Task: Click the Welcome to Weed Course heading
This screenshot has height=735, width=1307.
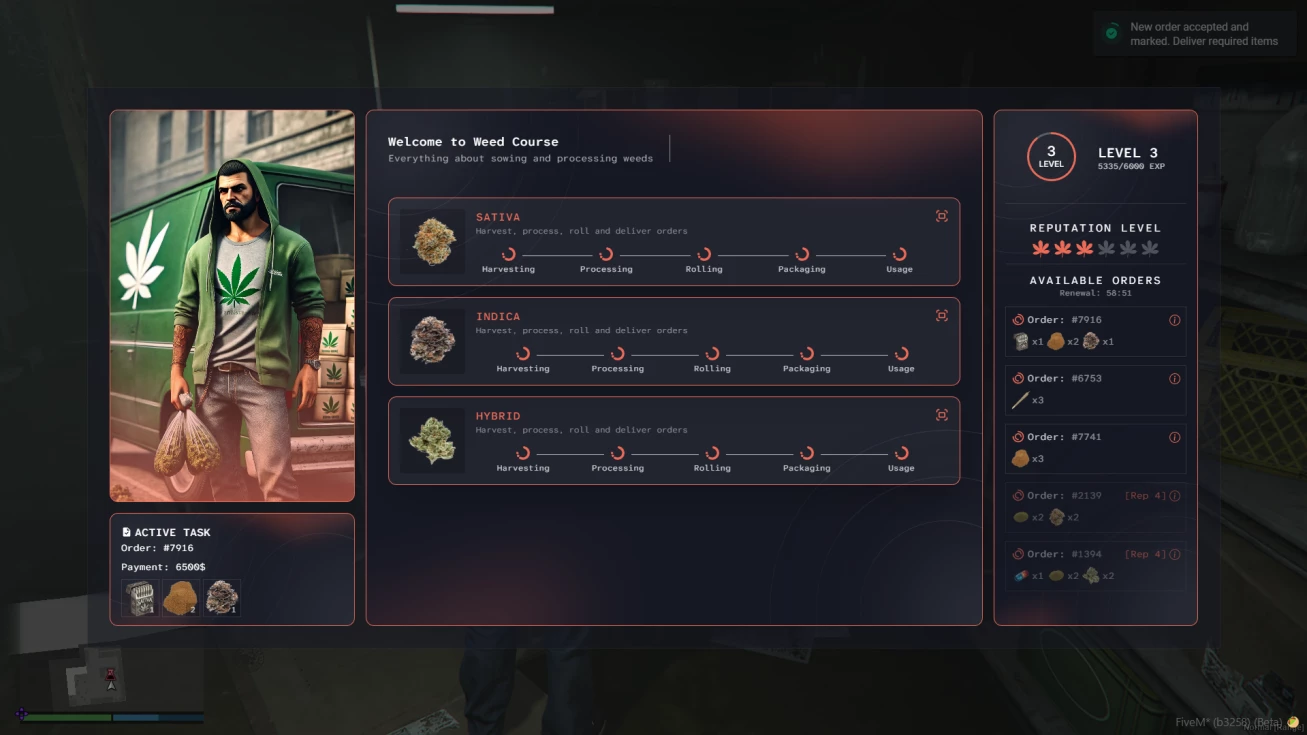Action: tap(472, 141)
